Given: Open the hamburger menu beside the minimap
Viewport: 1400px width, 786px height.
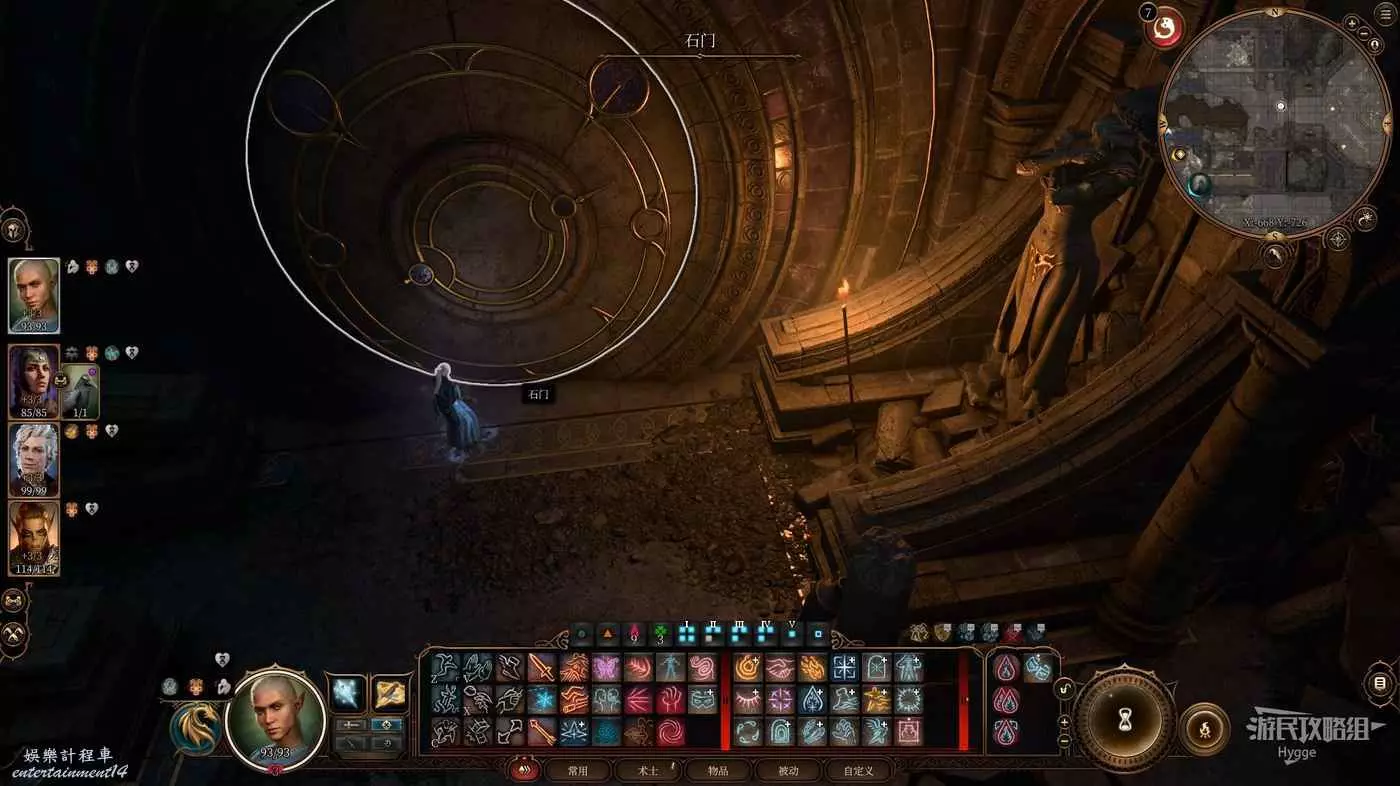Looking at the screenshot, I should [x=1380, y=684].
